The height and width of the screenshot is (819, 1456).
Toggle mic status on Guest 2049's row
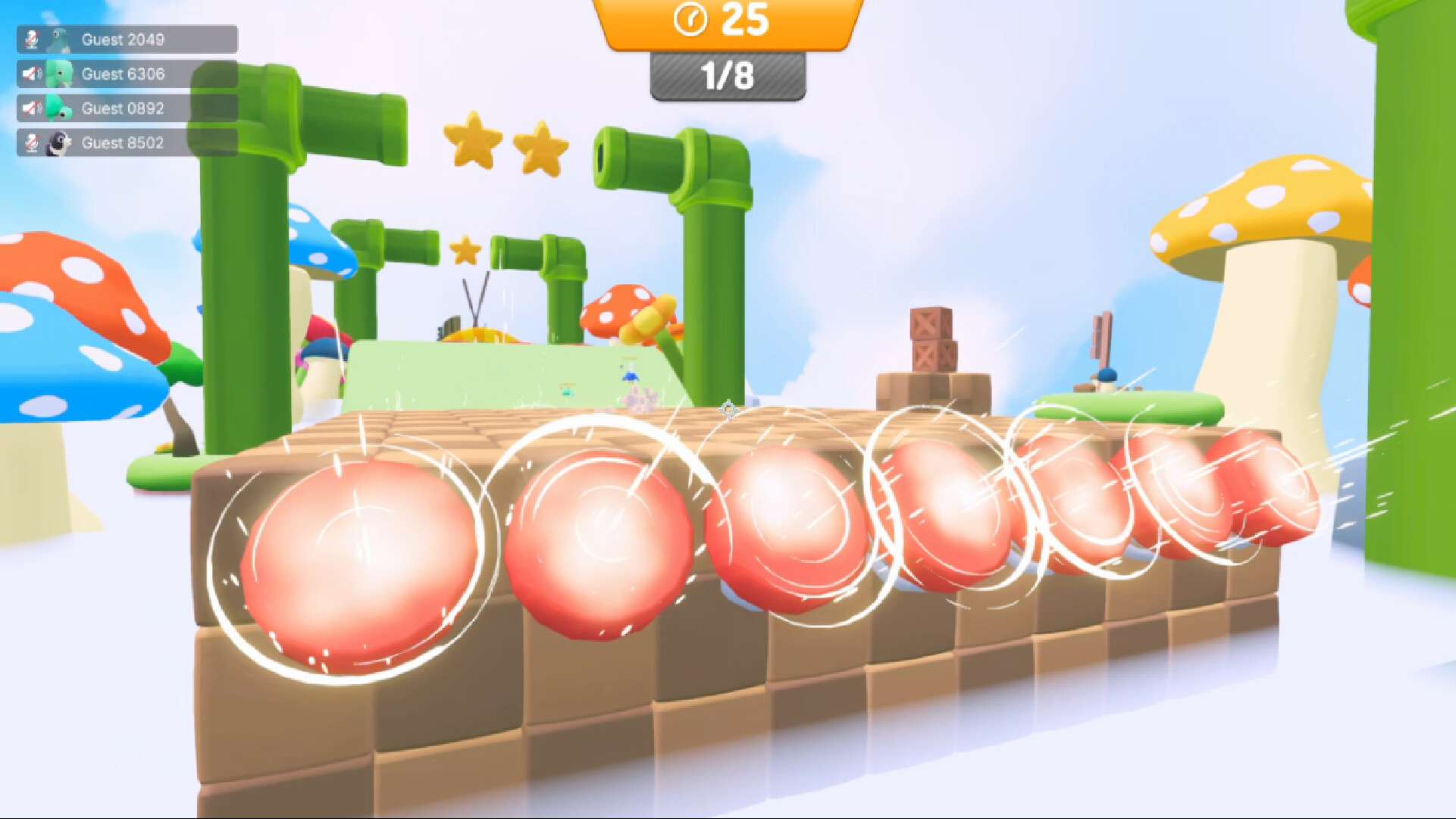[32, 38]
